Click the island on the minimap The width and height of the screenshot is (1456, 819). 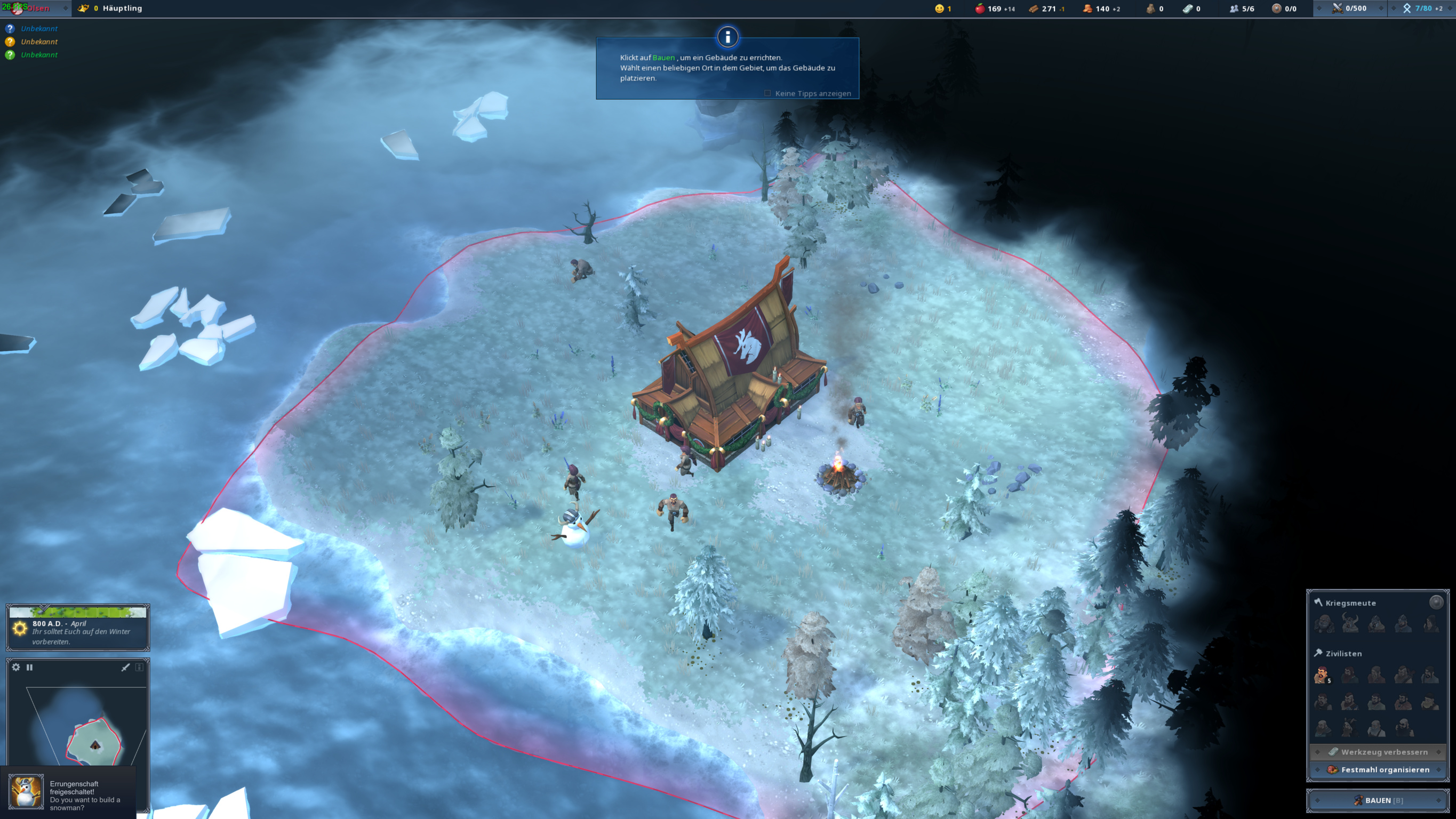(x=94, y=742)
